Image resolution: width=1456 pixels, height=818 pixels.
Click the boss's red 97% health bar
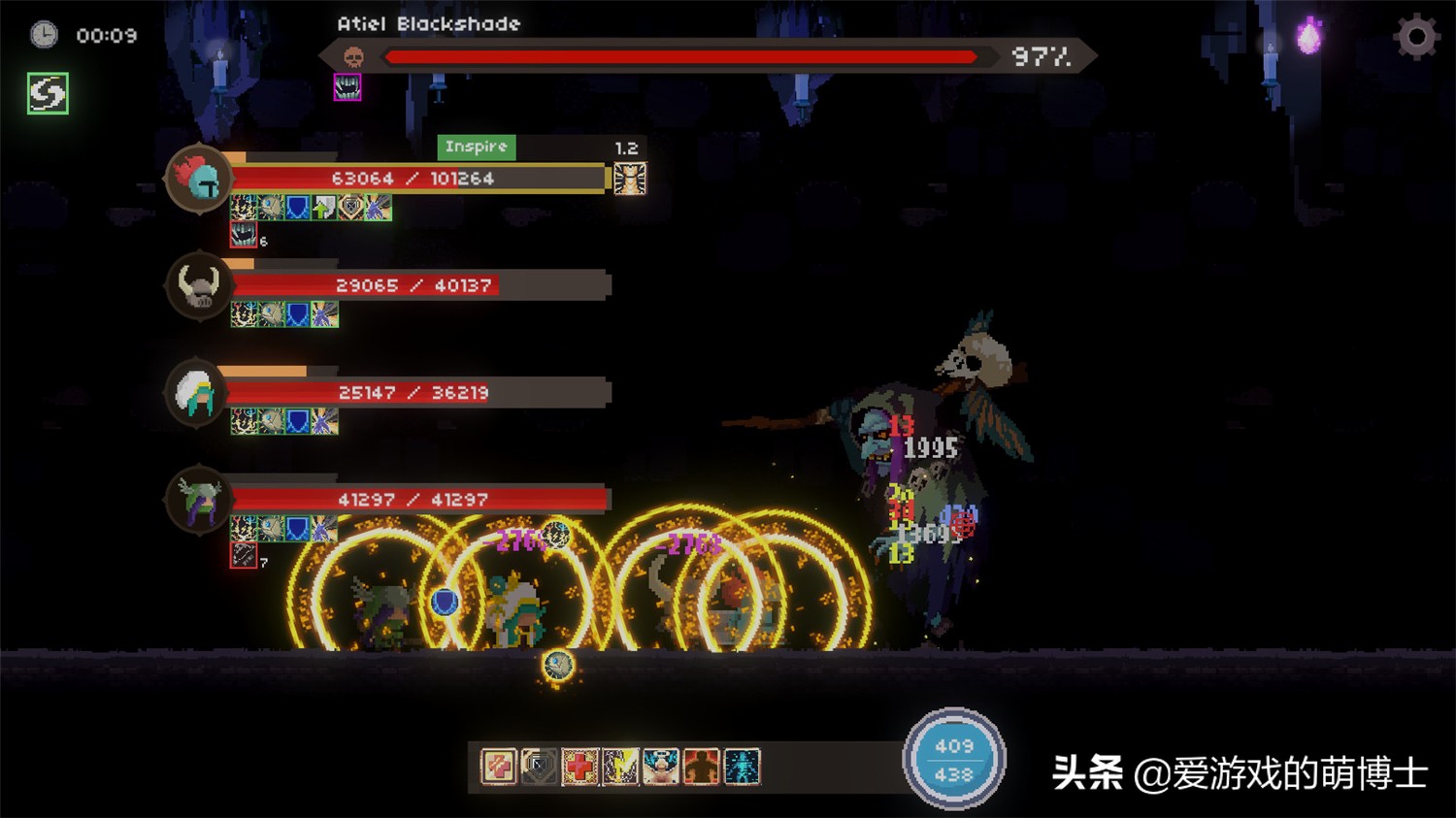point(679,56)
